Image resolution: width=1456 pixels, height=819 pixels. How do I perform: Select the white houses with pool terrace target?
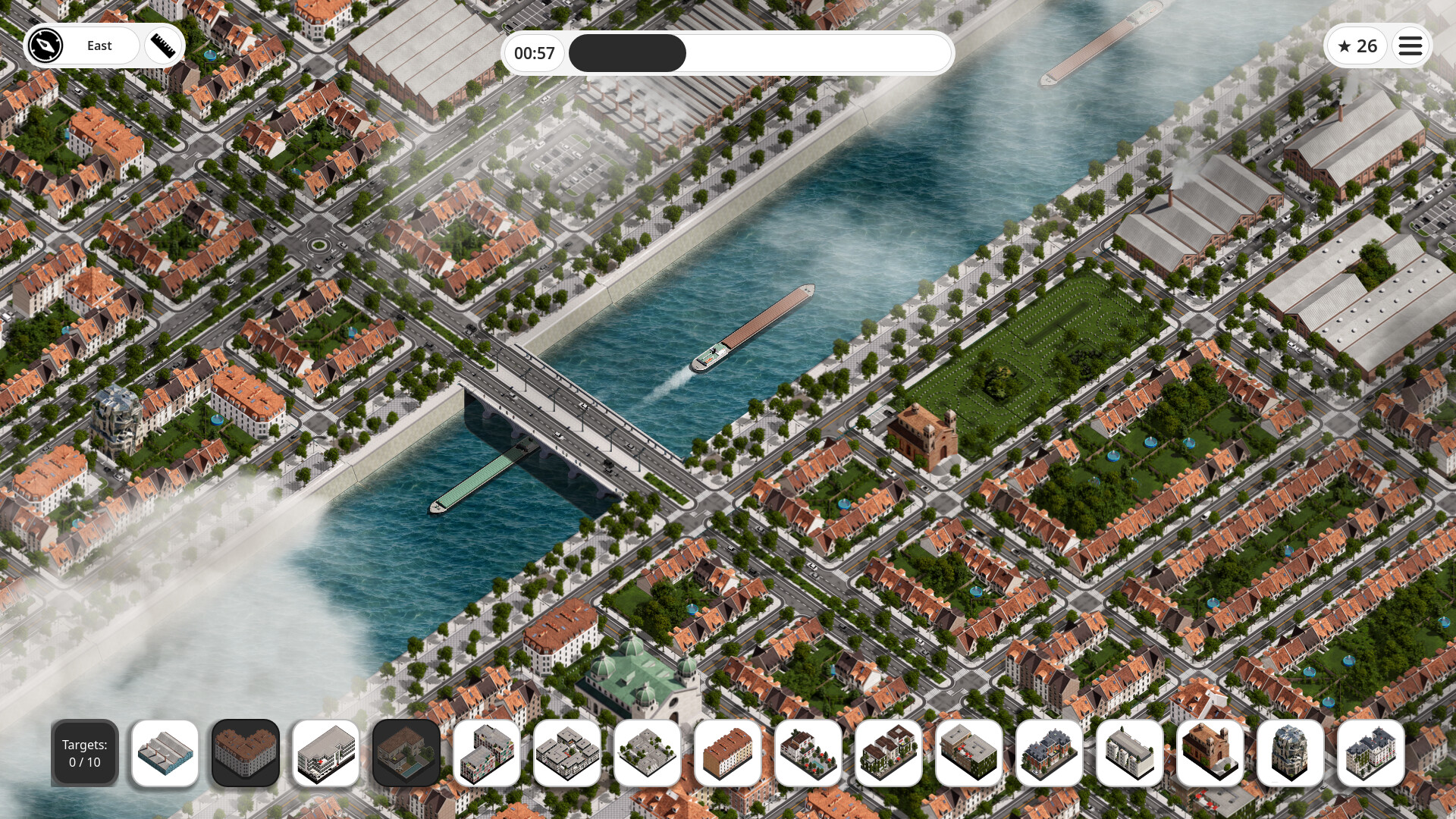coord(808,753)
